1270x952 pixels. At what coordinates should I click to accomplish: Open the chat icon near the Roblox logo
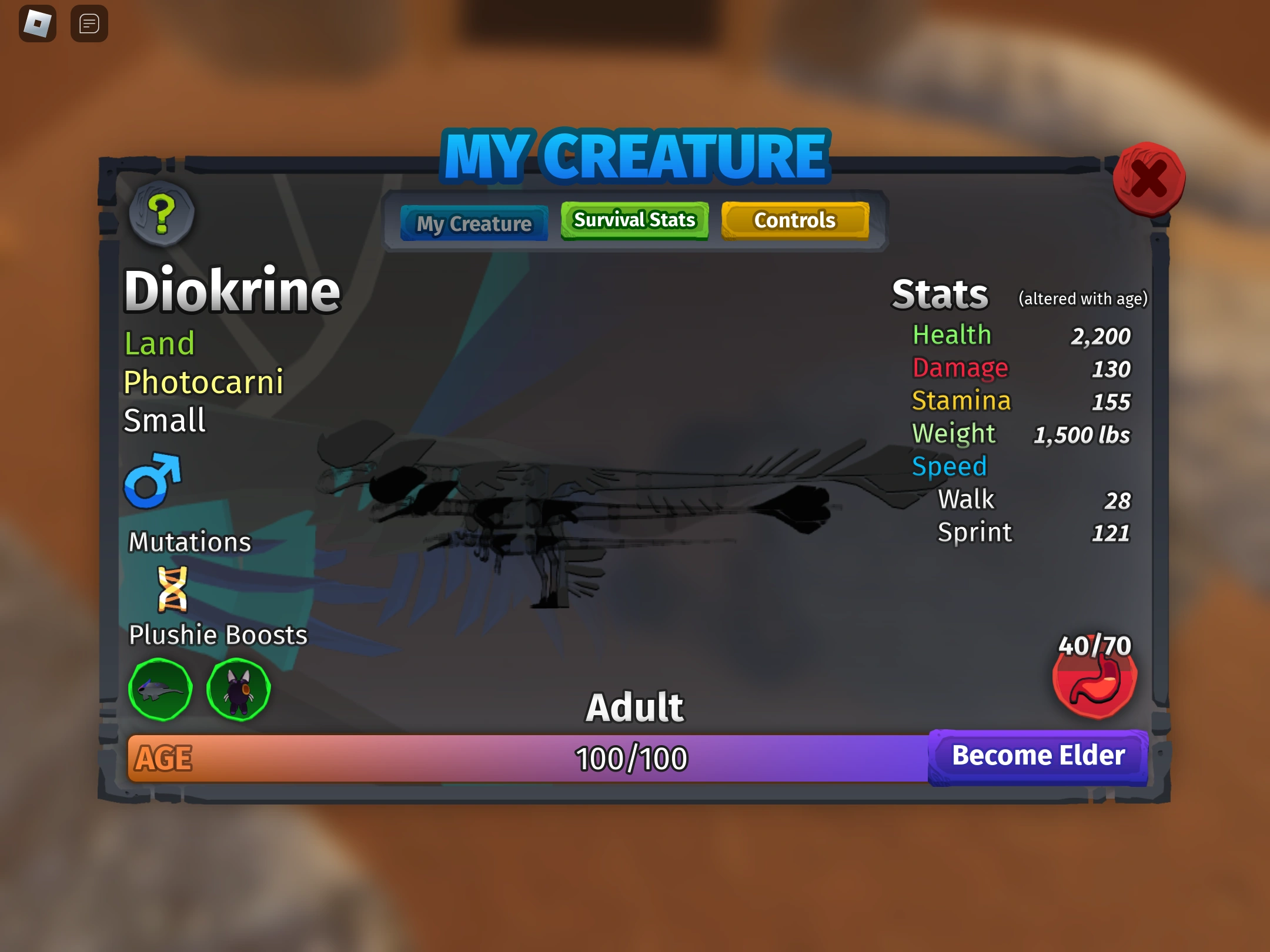[x=89, y=24]
